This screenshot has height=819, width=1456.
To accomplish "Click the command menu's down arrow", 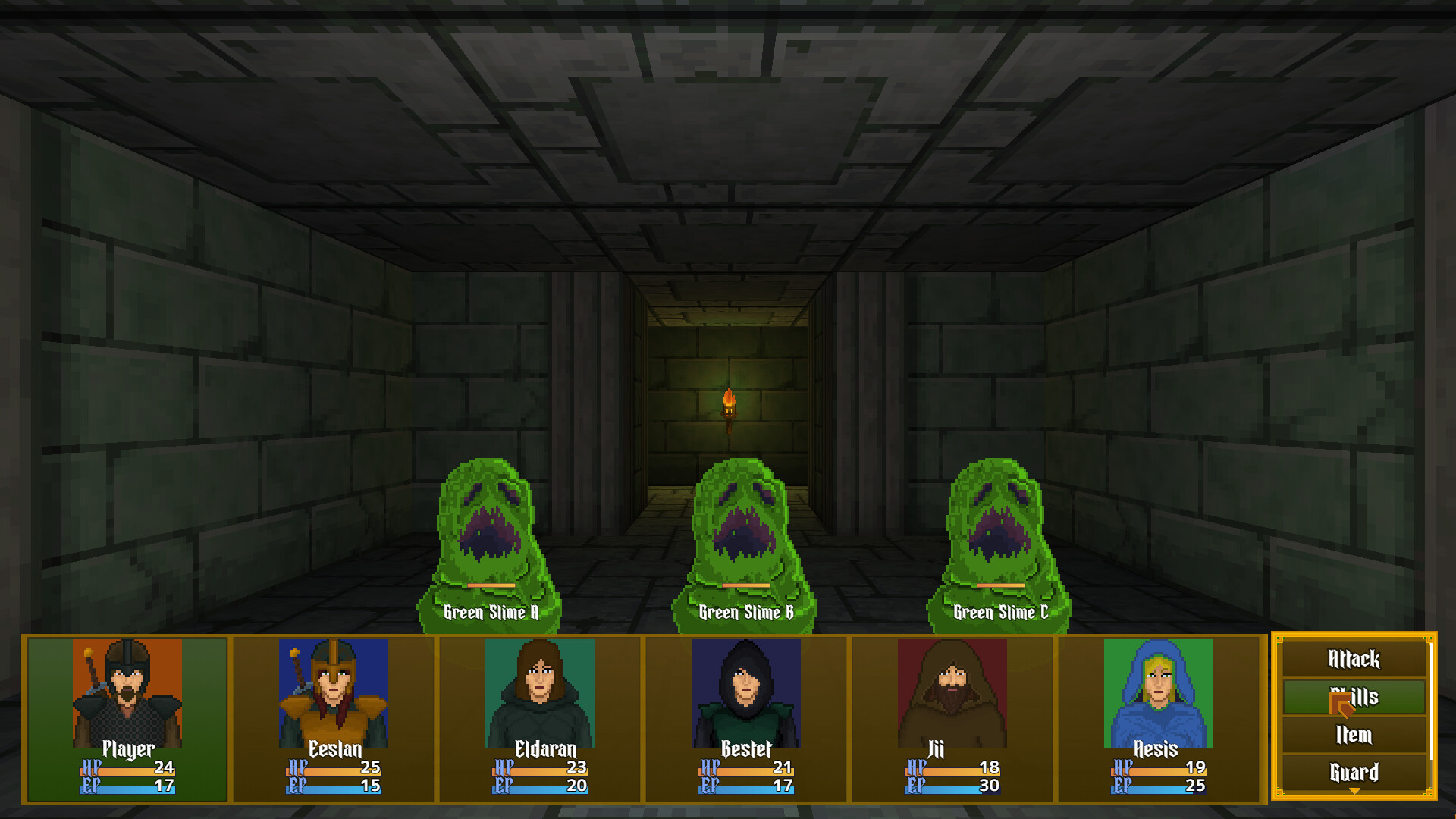I will tap(1354, 791).
